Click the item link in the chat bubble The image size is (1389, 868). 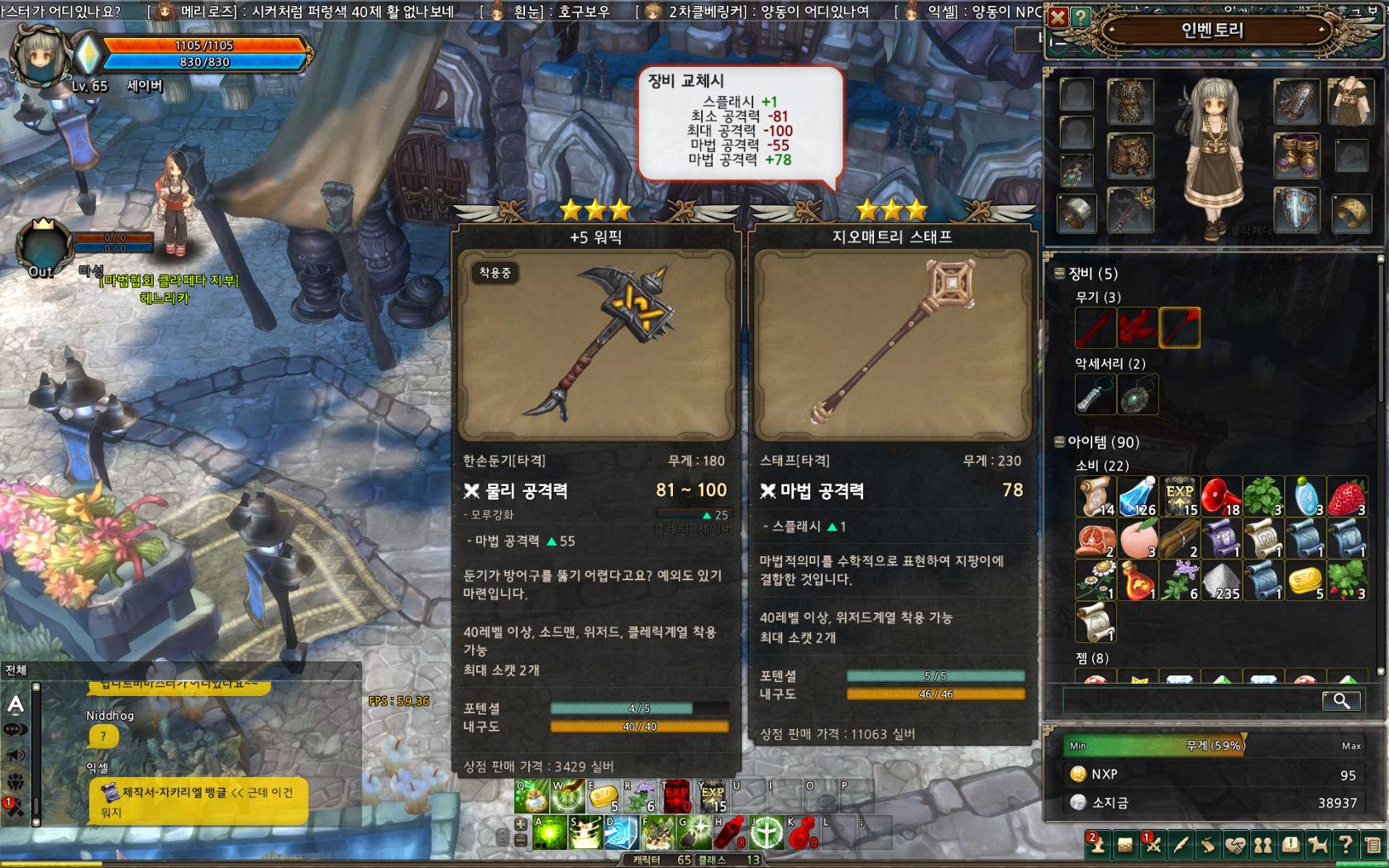coord(174,793)
